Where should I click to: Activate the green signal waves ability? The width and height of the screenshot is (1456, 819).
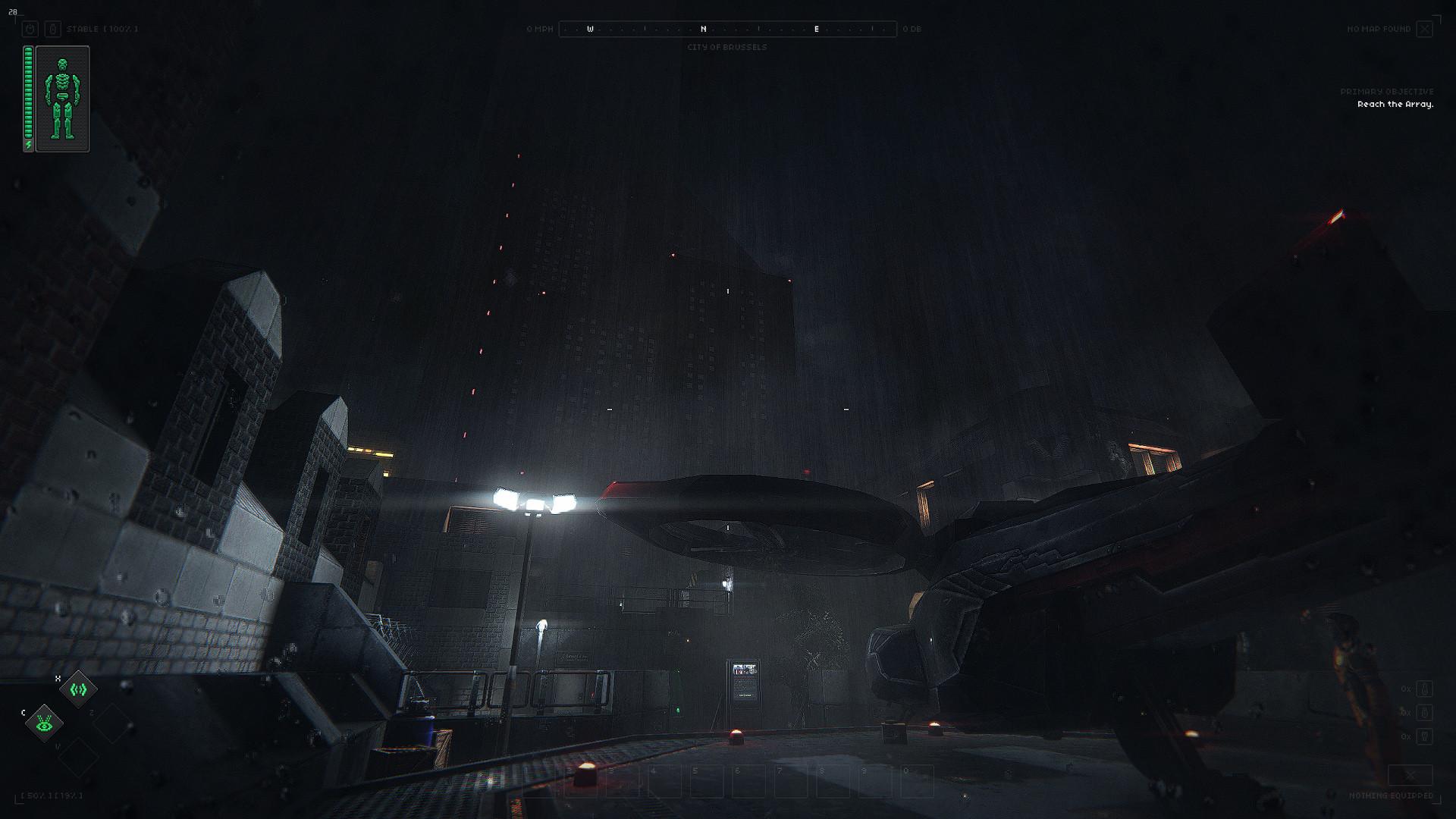click(x=78, y=689)
